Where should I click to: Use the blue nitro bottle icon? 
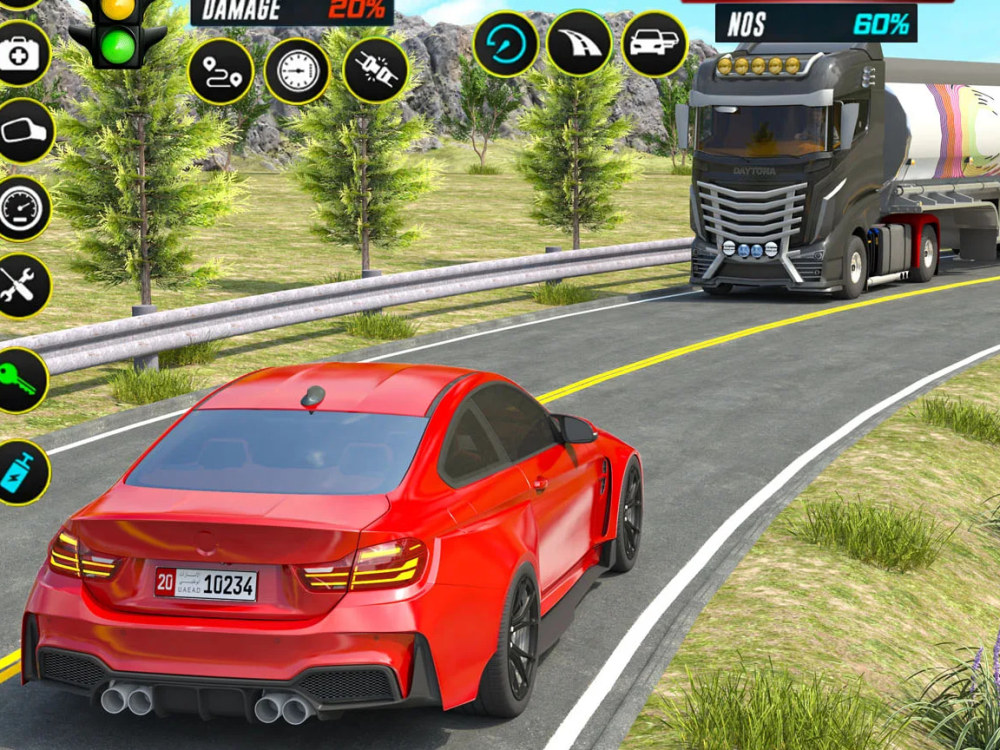pos(21,472)
